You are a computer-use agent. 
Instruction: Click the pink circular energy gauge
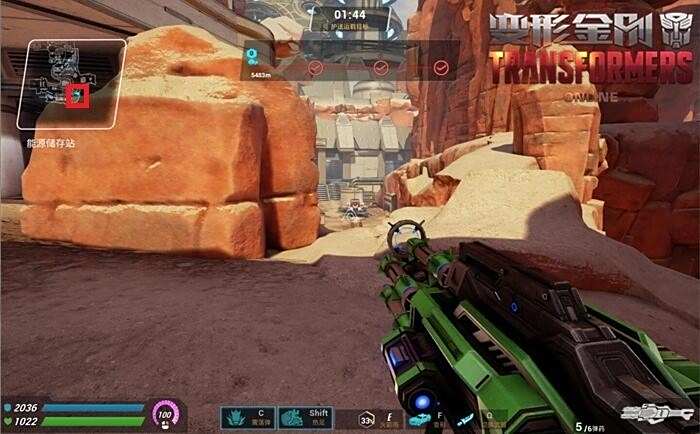point(163,413)
